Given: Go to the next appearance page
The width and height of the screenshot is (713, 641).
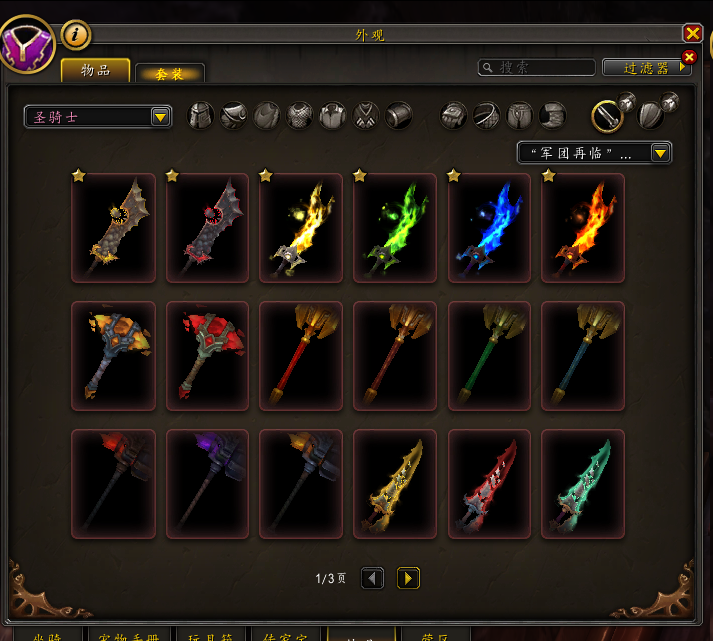Looking at the screenshot, I should [x=407, y=578].
